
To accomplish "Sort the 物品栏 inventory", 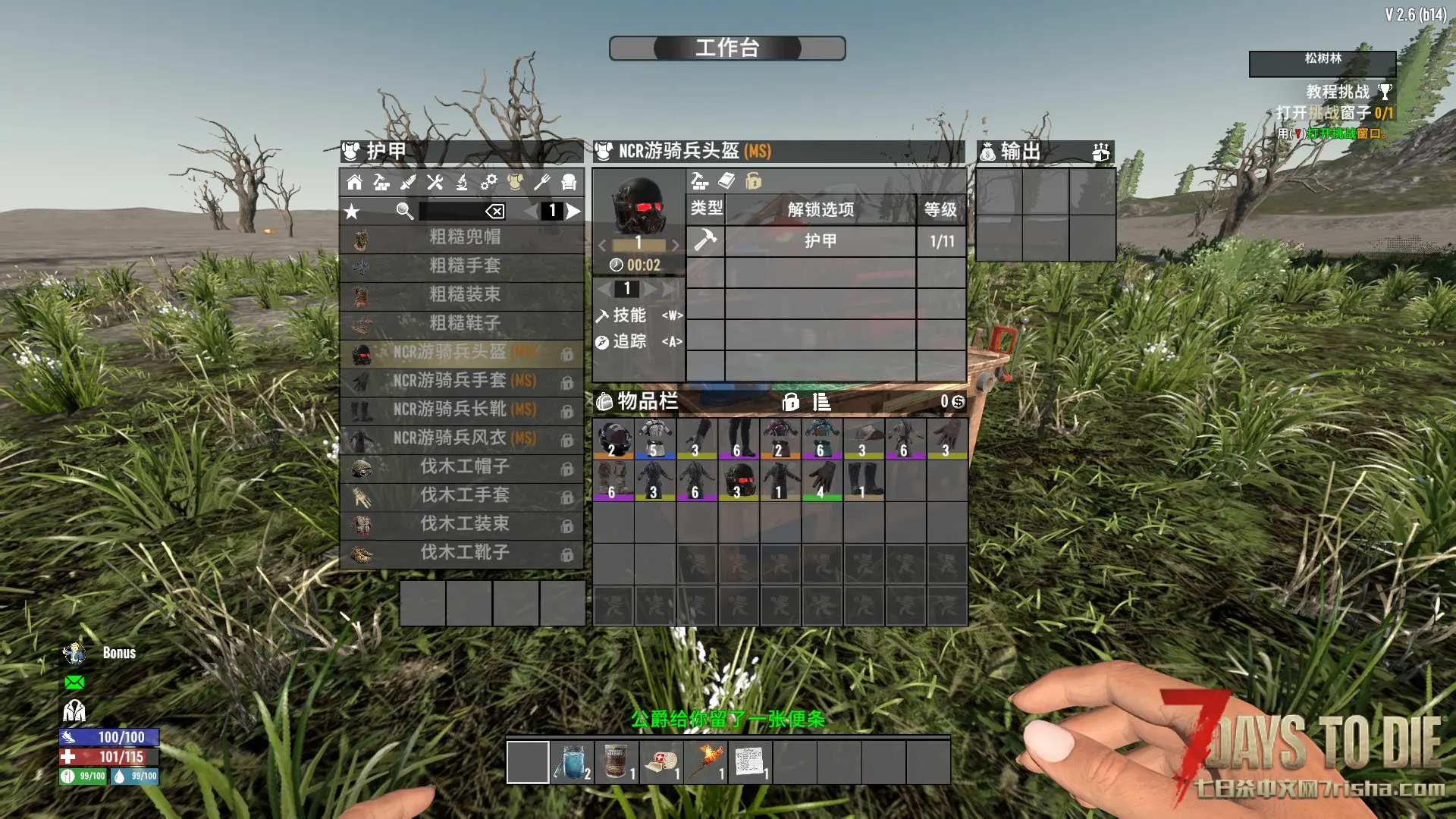I will [821, 402].
